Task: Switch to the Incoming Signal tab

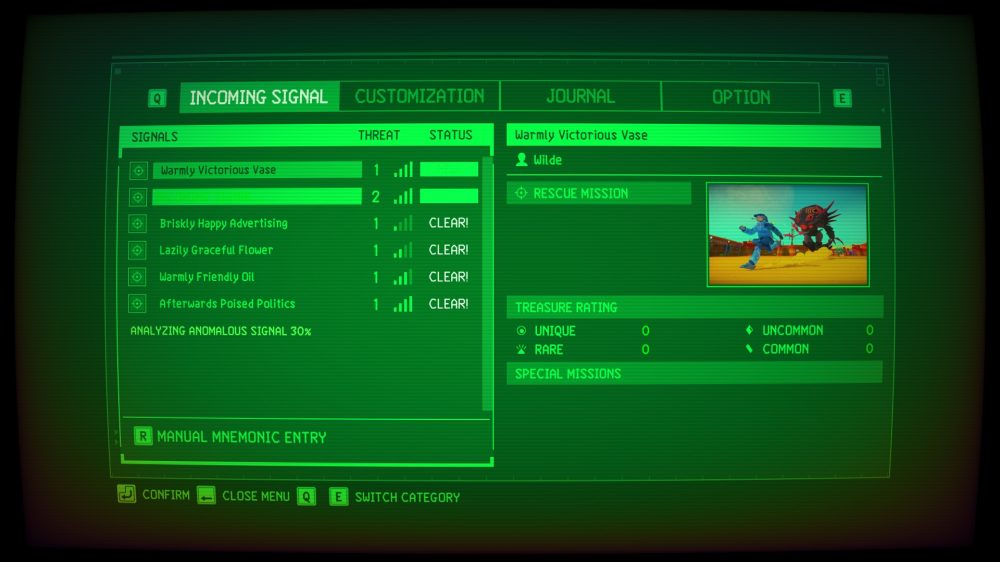Action: coord(258,97)
